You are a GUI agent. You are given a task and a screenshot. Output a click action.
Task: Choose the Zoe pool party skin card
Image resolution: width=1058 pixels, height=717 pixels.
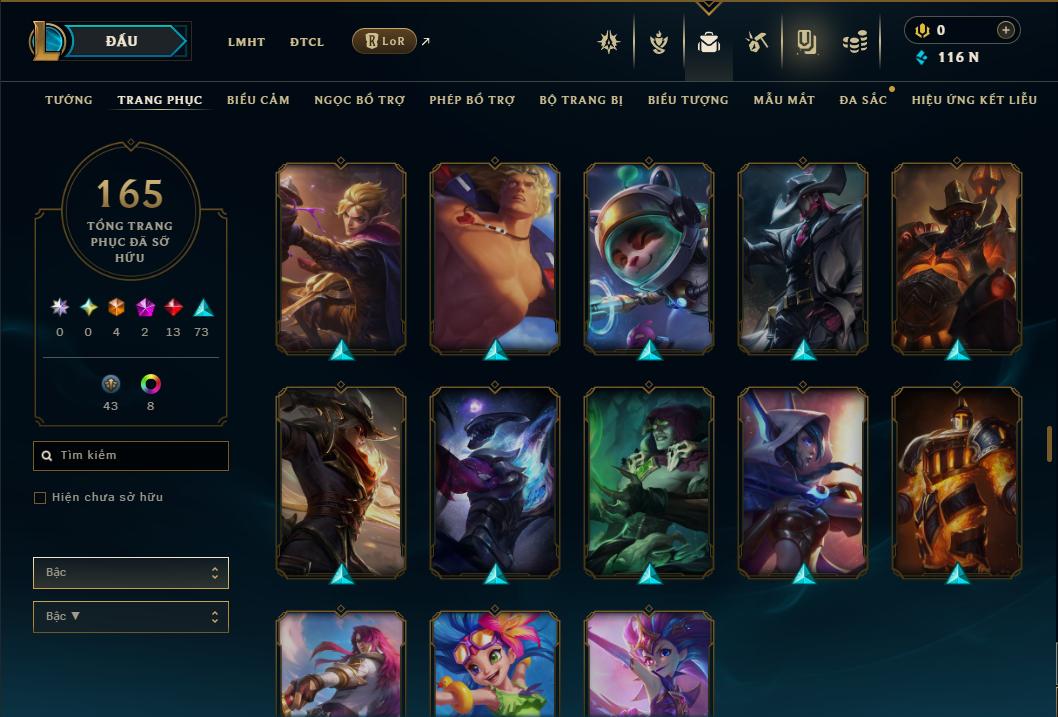tap(495, 663)
